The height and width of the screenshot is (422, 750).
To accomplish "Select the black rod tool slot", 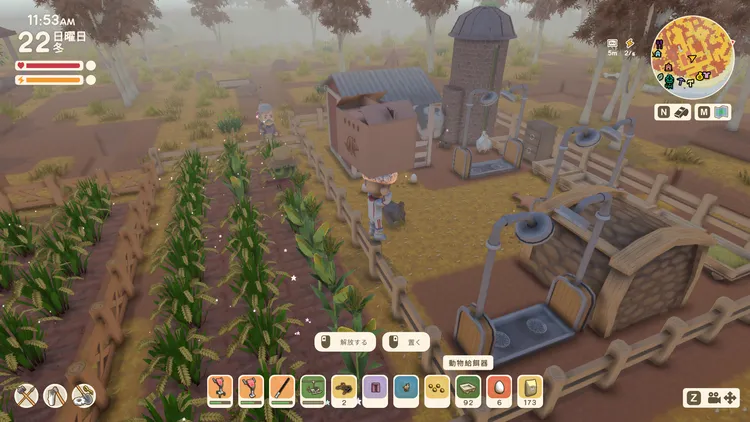I will click(x=282, y=388).
